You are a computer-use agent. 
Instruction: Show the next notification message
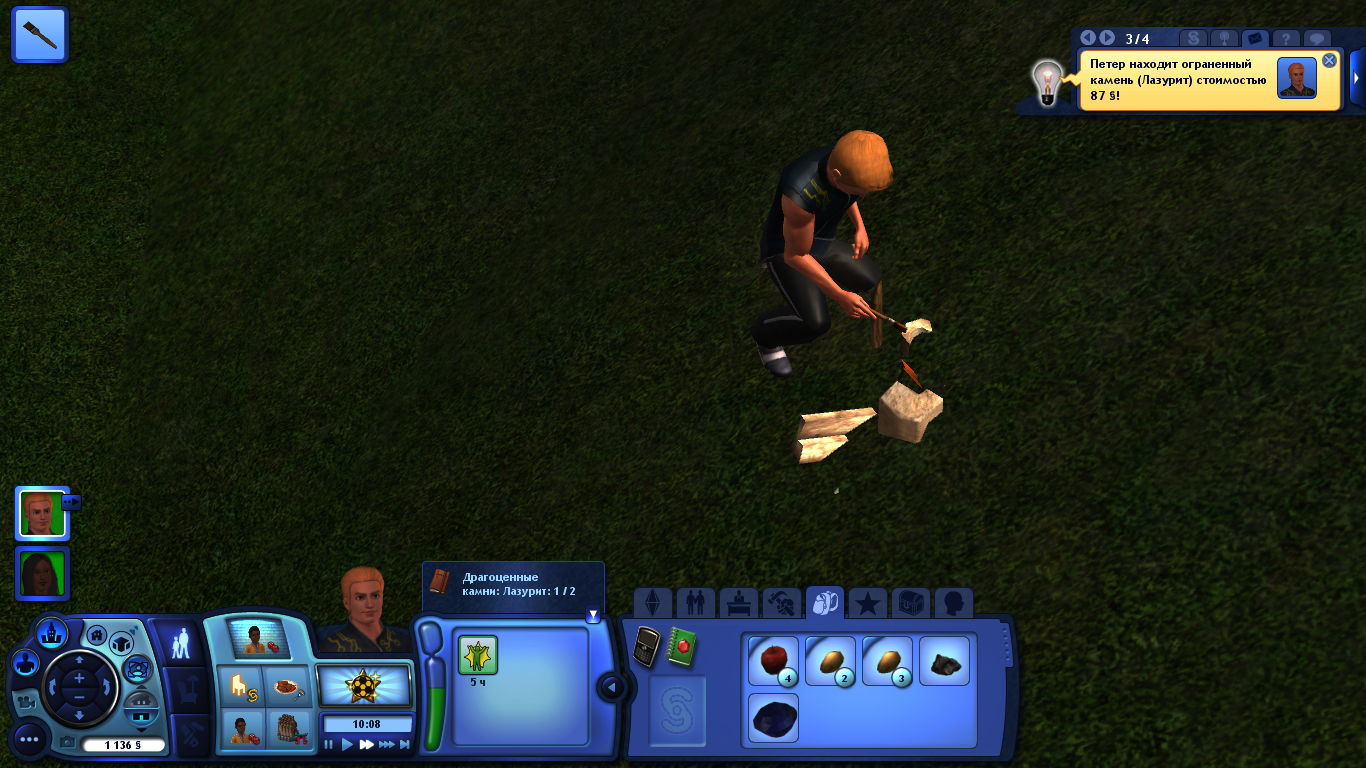click(x=1106, y=38)
